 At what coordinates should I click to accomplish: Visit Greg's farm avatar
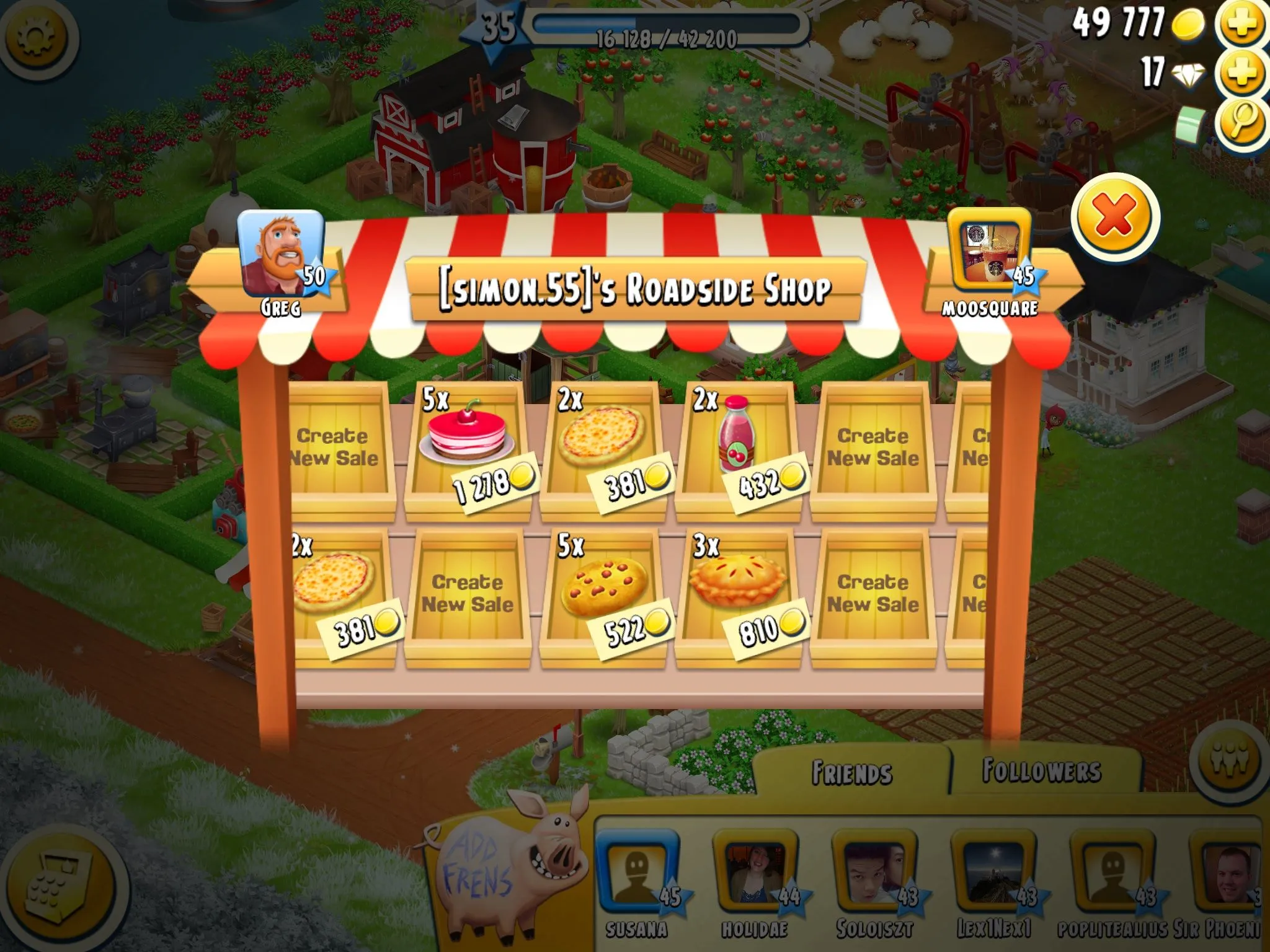coord(281,254)
